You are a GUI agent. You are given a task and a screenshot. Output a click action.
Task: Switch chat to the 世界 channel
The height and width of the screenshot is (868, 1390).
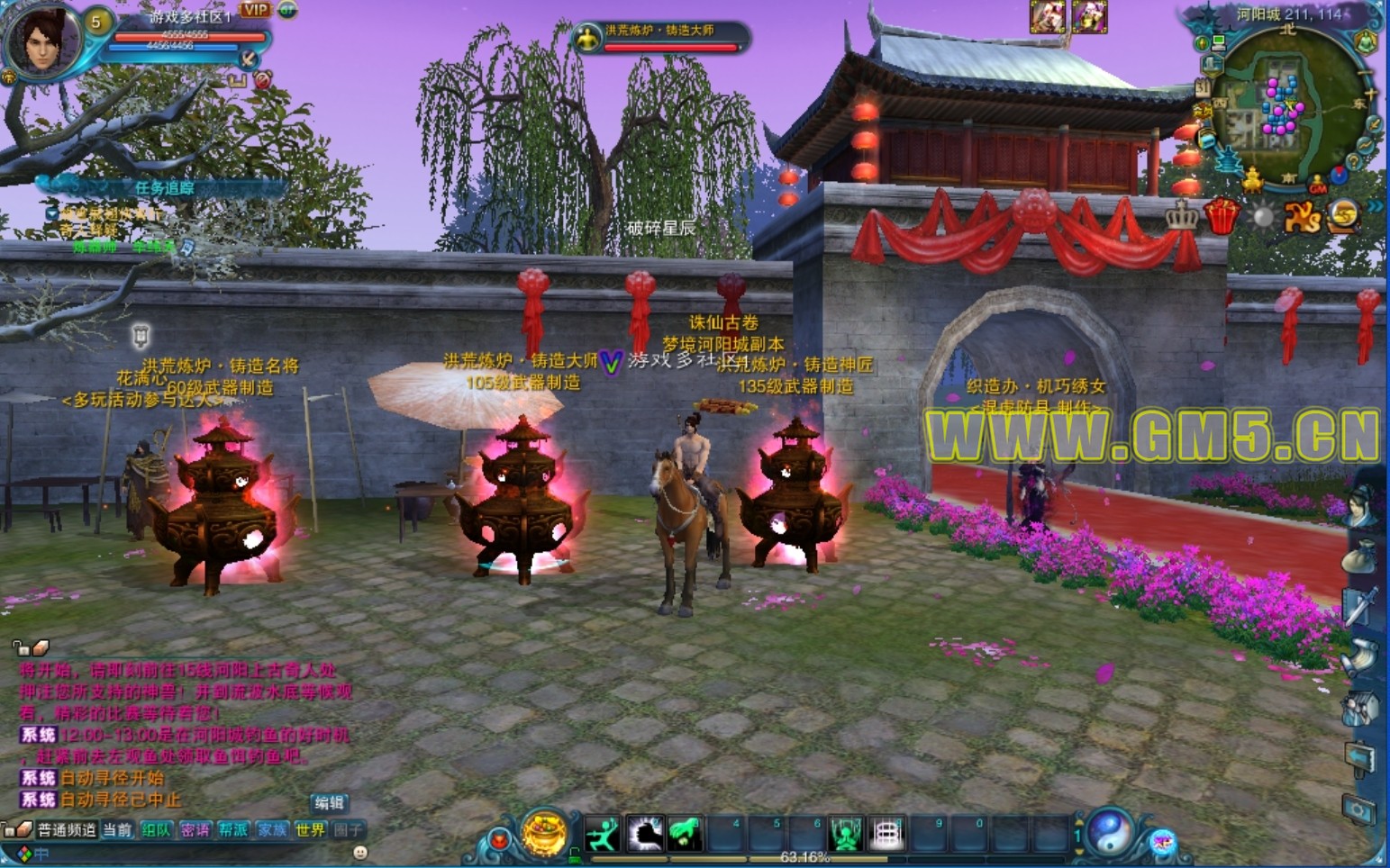coord(309,829)
